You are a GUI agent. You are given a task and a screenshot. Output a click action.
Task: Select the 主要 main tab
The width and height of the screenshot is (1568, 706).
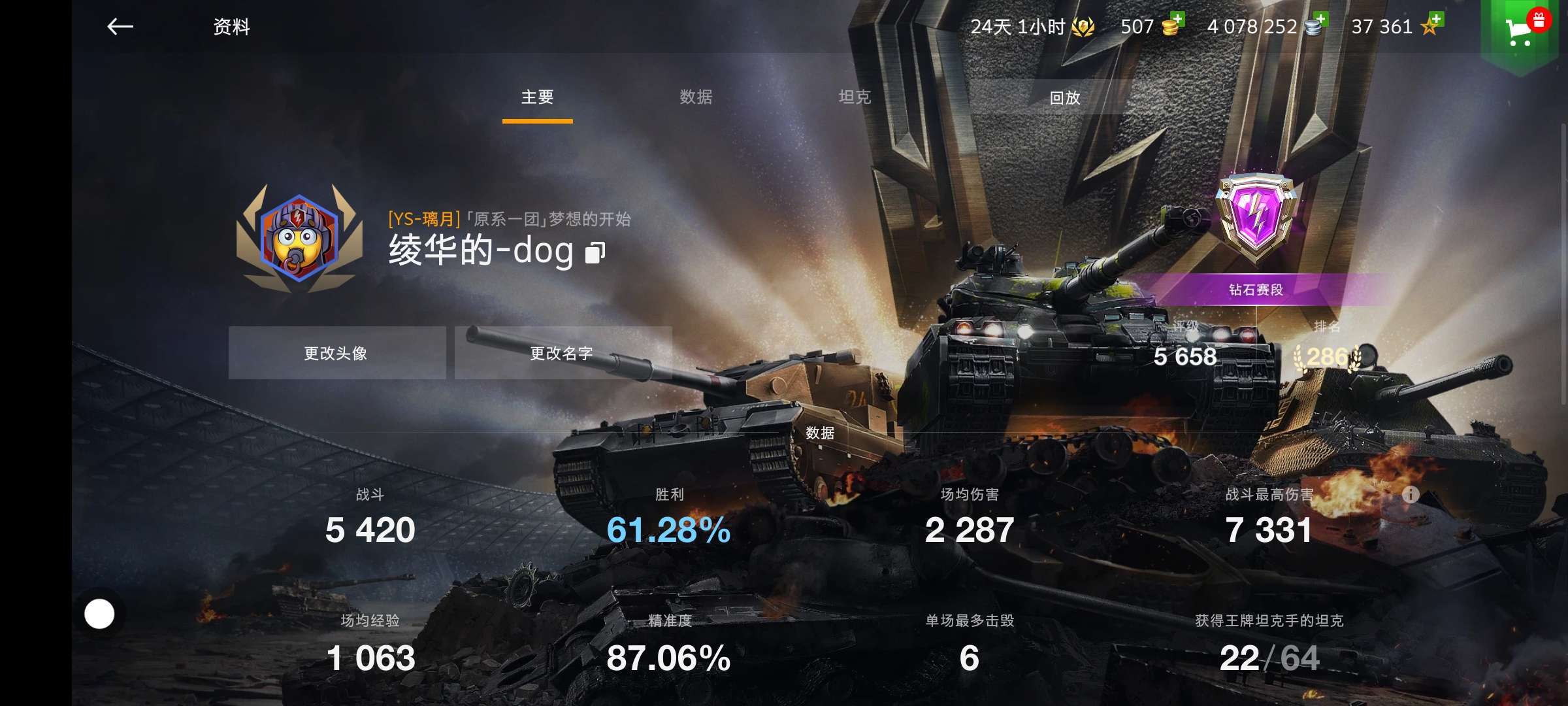(x=537, y=97)
